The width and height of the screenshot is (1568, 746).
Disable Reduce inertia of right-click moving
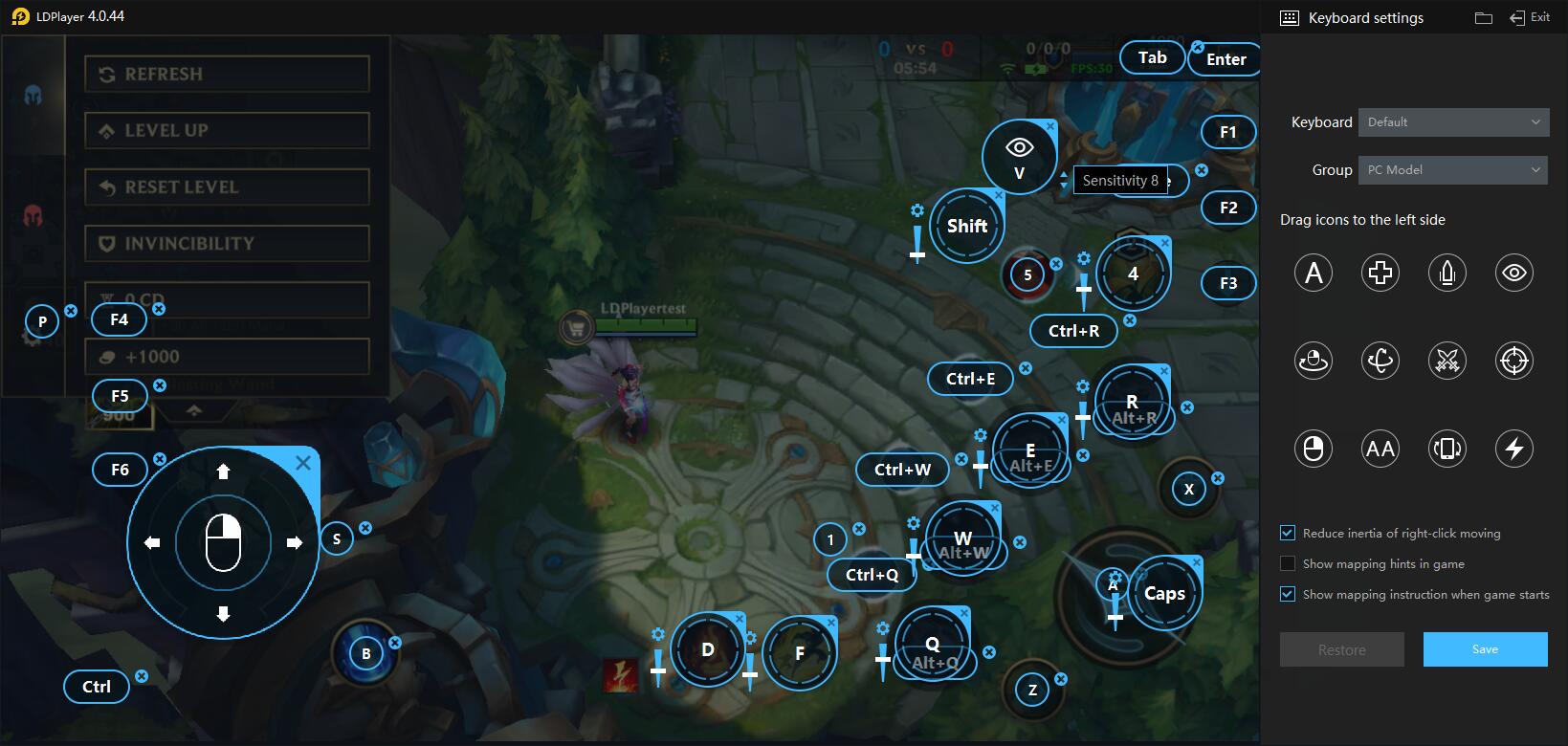click(1287, 533)
